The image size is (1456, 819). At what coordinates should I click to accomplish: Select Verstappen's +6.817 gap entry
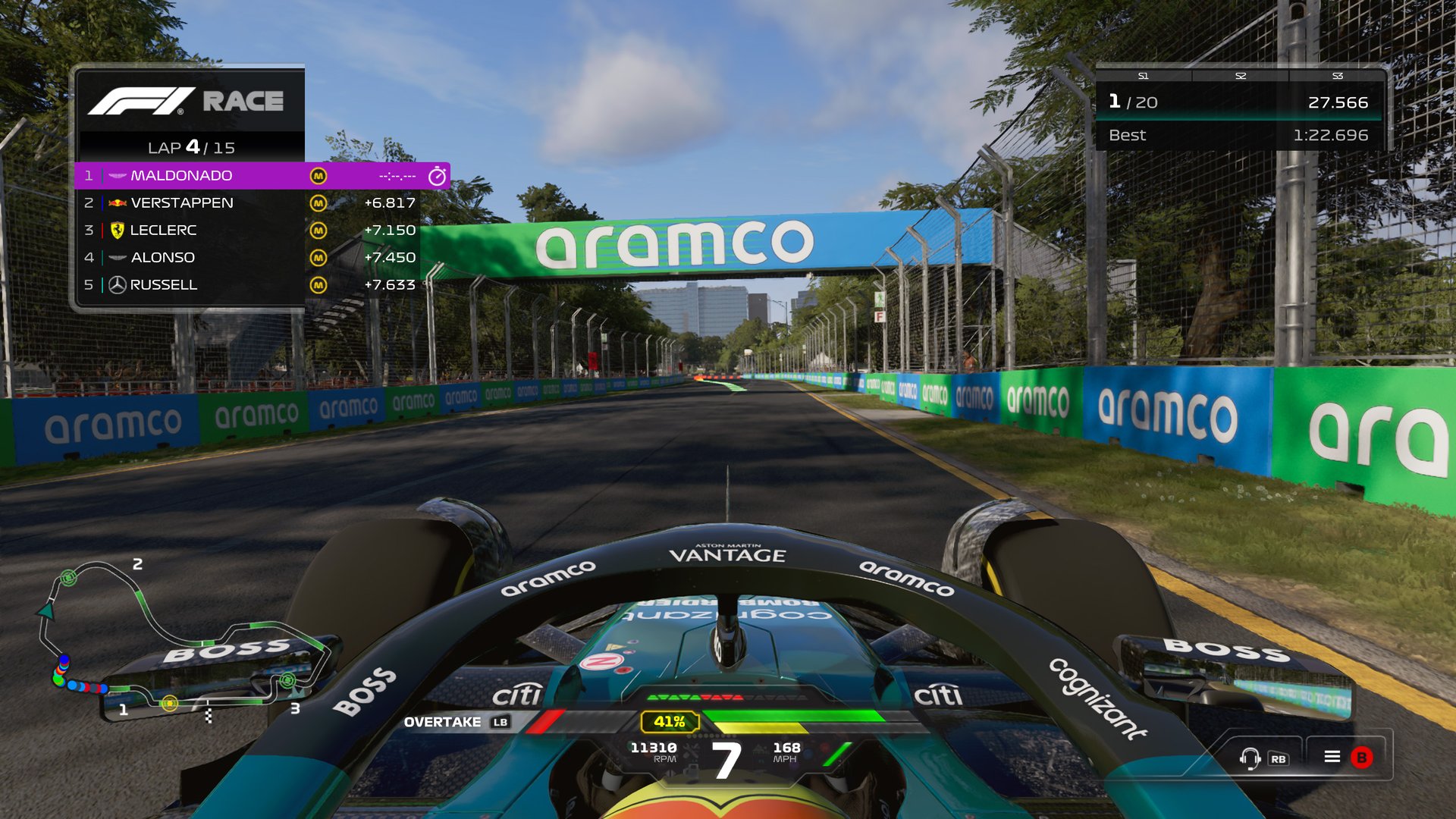point(391,202)
